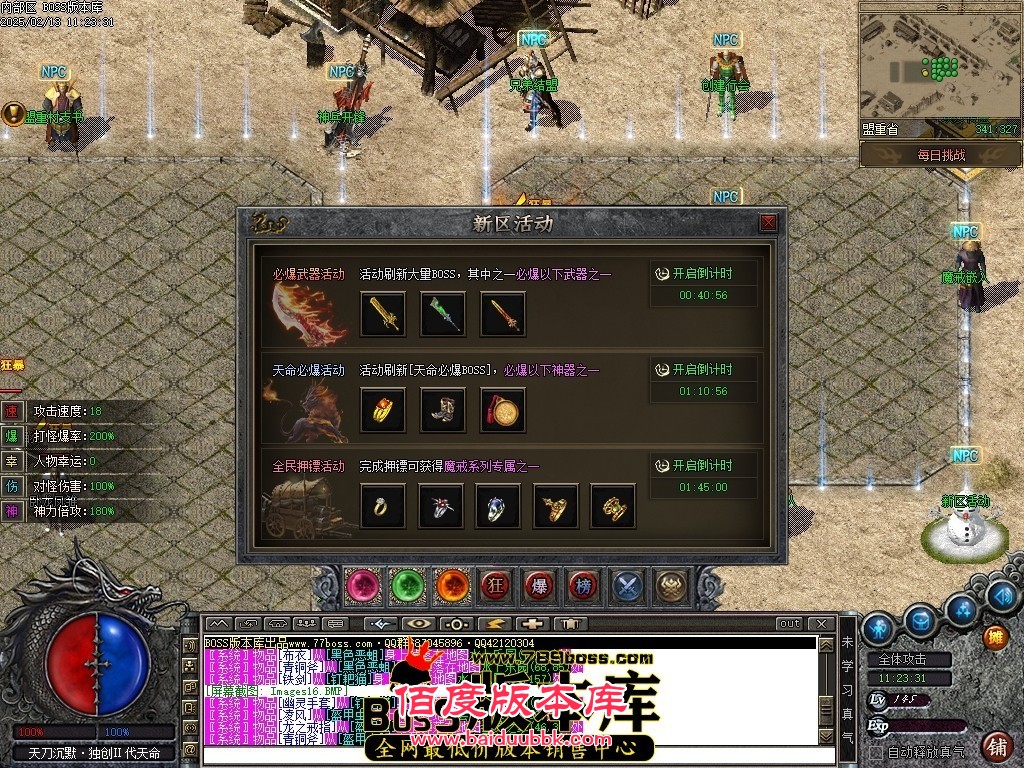Enable 自动释放真气 checkbox
The image size is (1024, 768).
877,752
